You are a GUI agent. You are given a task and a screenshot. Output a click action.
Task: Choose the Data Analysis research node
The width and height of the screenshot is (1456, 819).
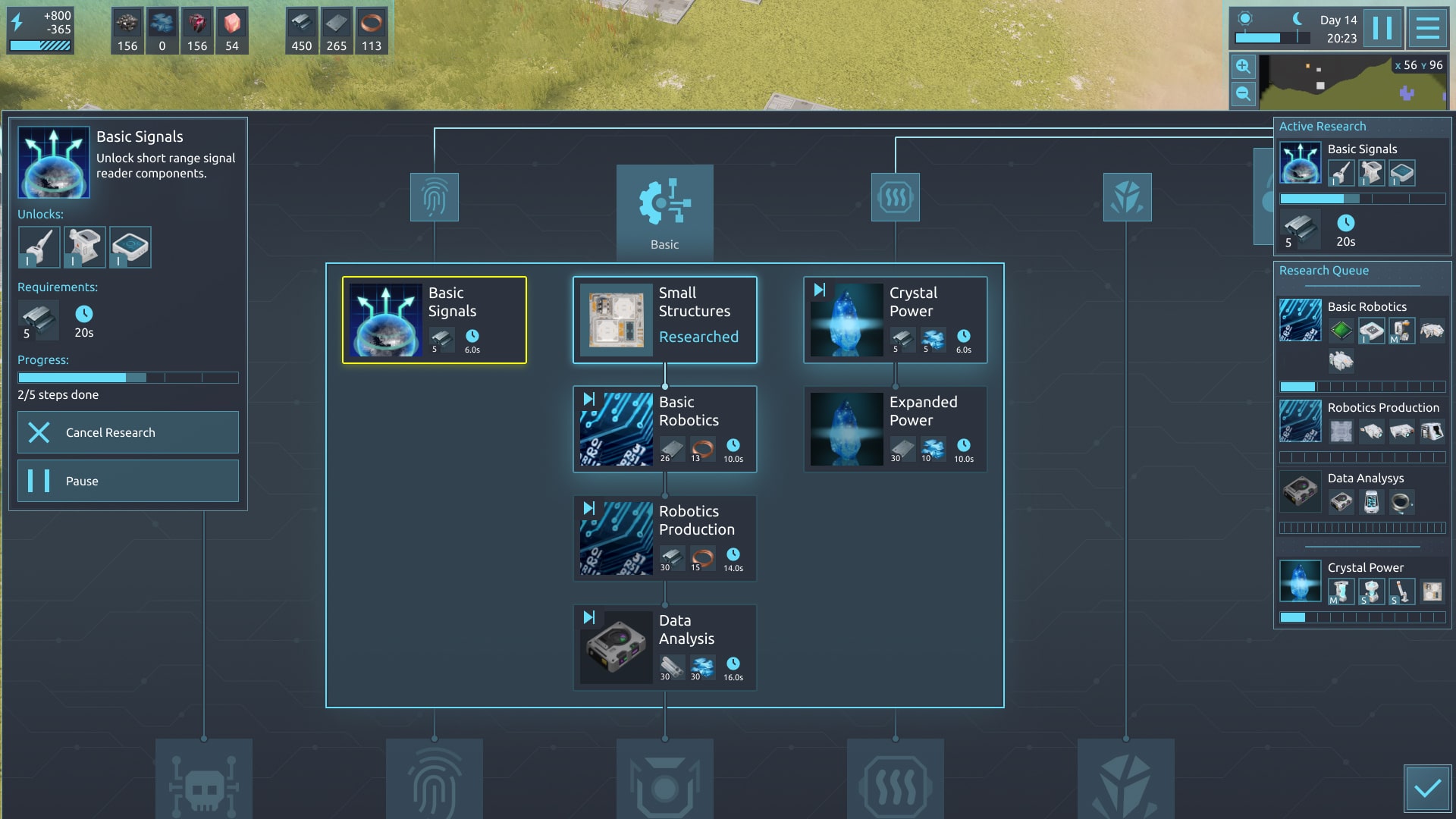[664, 648]
